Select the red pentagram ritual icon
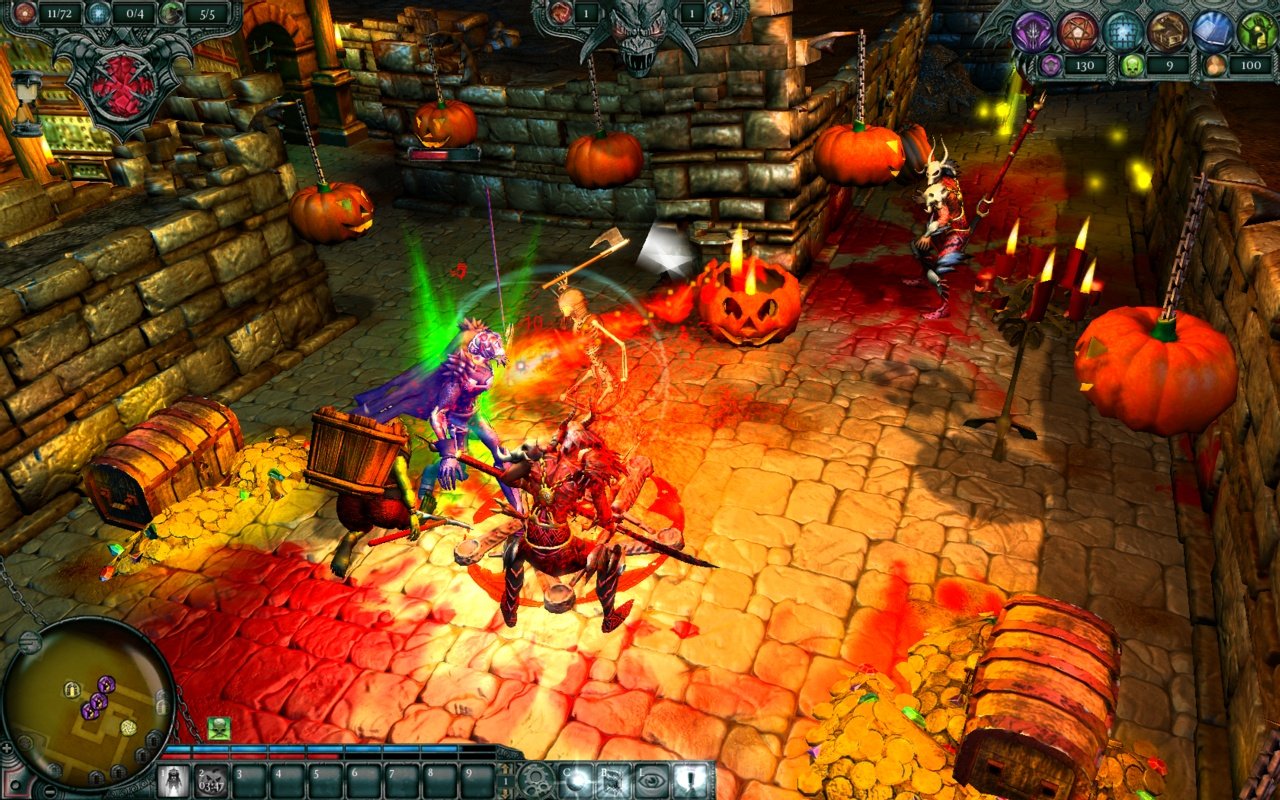Screen dimensions: 1280x800 1075,30
